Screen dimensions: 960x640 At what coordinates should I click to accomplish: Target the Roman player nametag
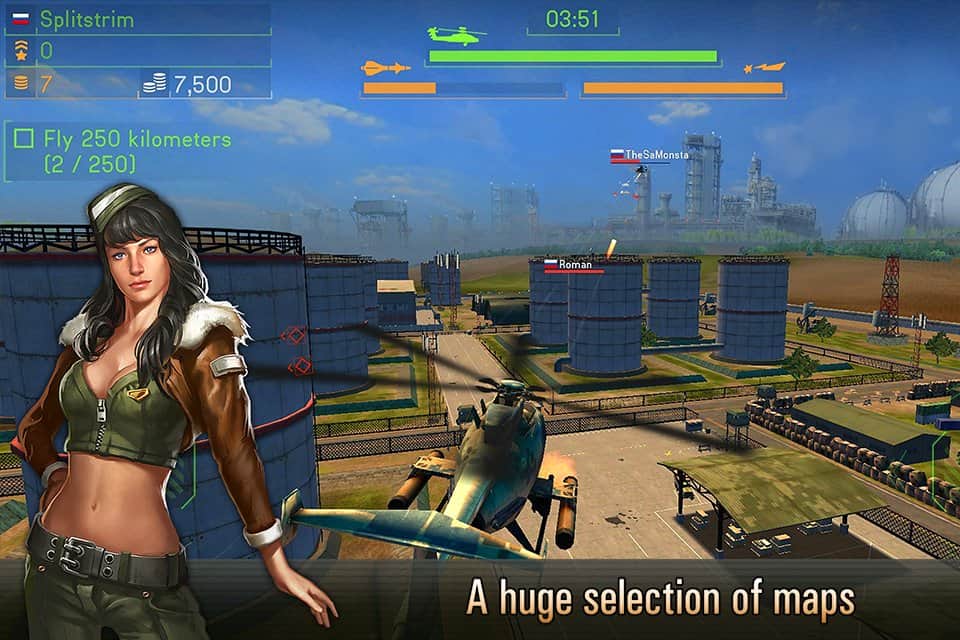[573, 264]
